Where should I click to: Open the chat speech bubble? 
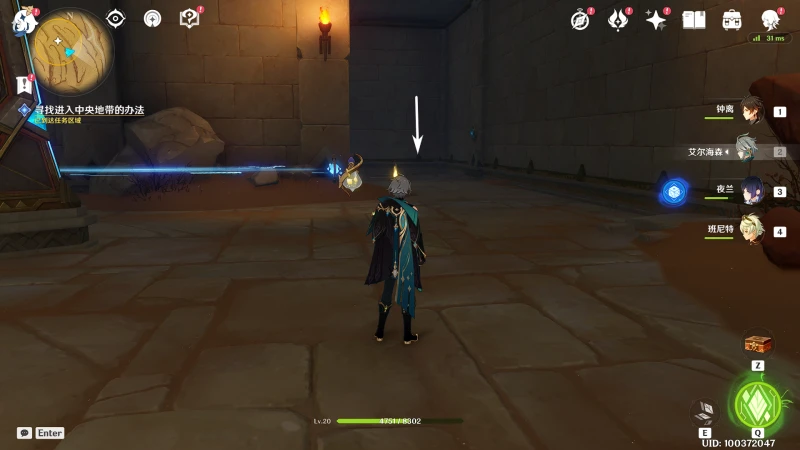point(24,433)
